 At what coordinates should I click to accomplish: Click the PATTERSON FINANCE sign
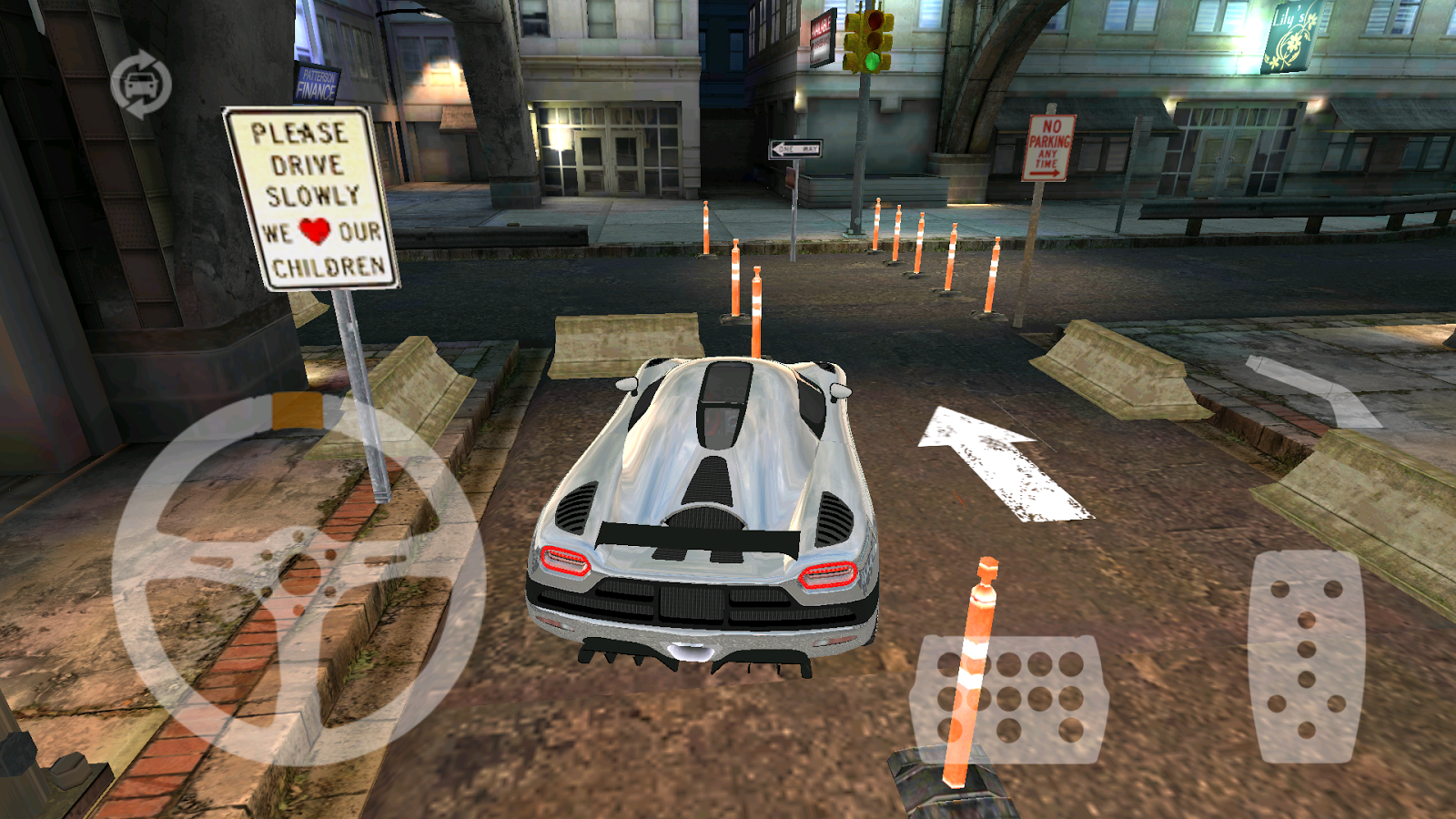(x=318, y=86)
